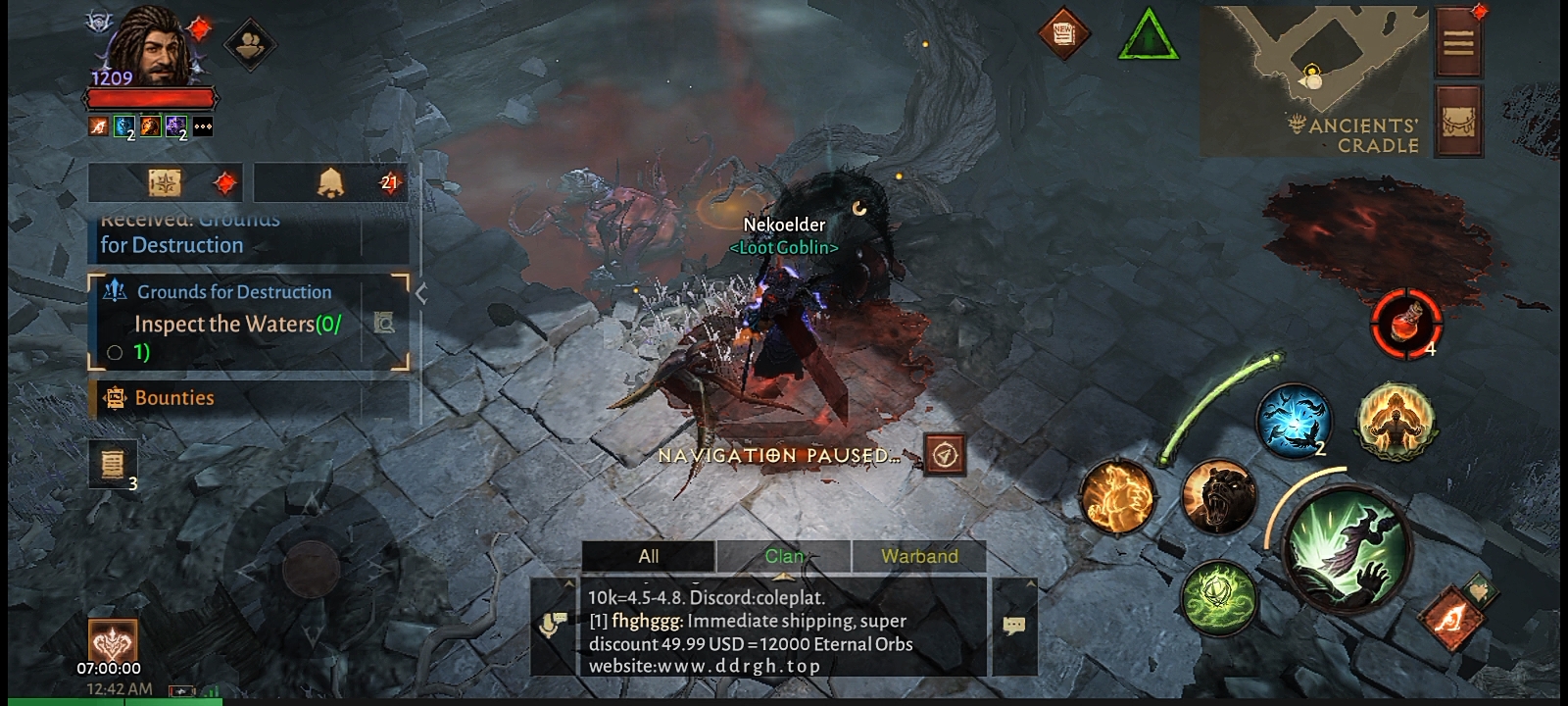1568x706 pixels.
Task: Switch to the Clan chat tab
Action: coord(784,556)
